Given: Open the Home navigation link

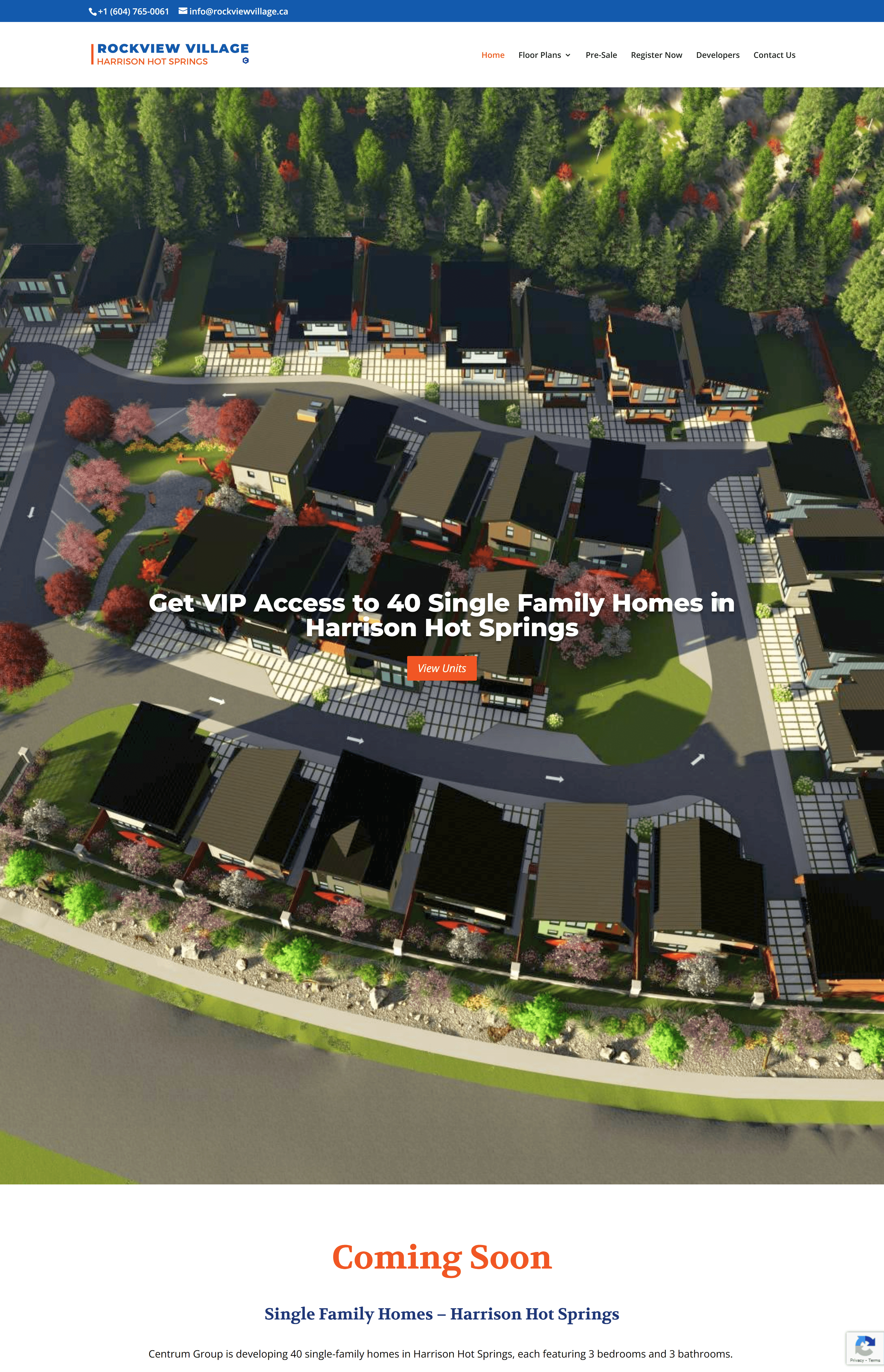Looking at the screenshot, I should pos(493,55).
